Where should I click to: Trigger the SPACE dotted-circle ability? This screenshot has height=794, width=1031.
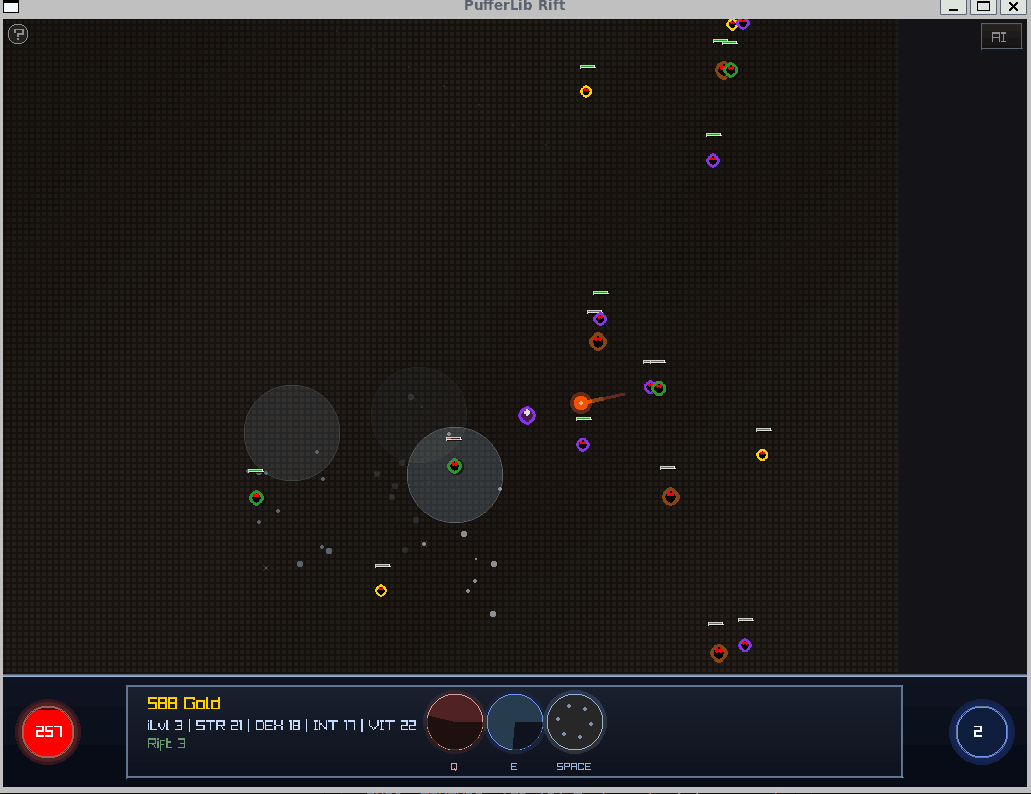(575, 722)
